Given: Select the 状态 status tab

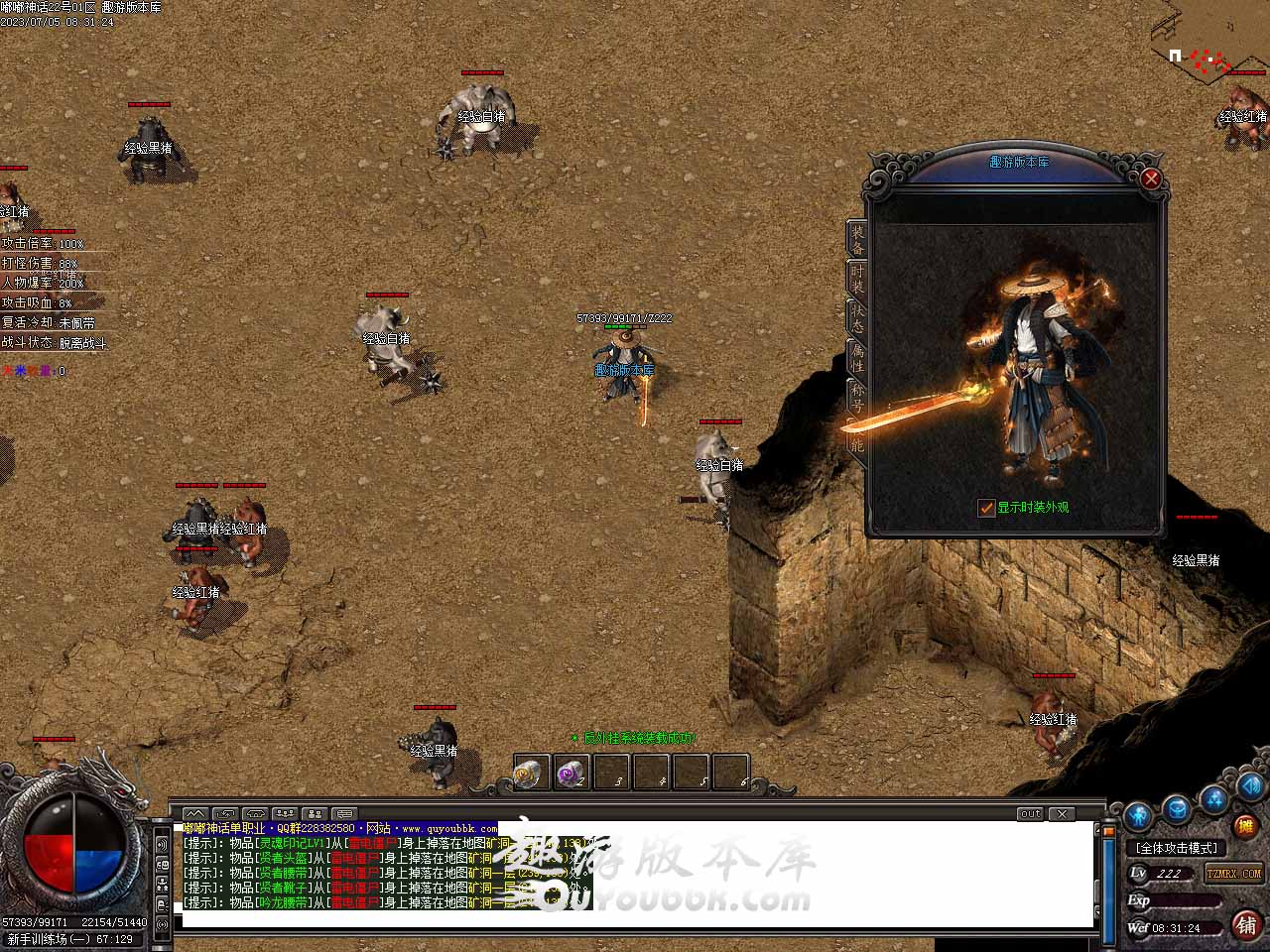Looking at the screenshot, I should coord(857,317).
